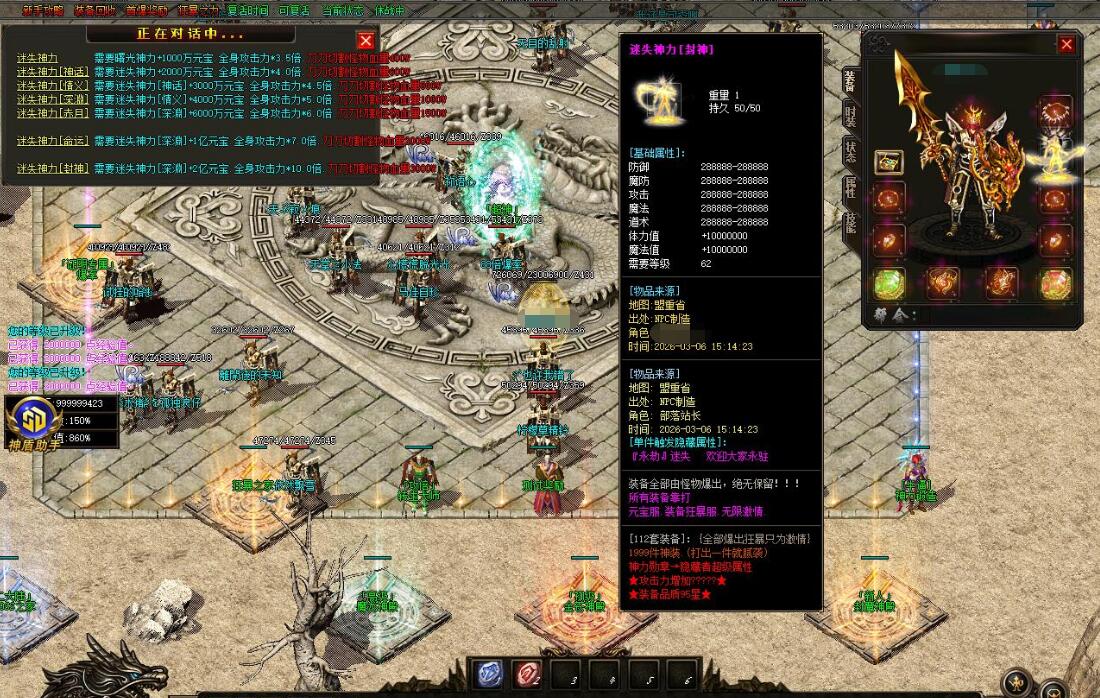
Task: Activate the blue swirl skill in hotbar
Action: pyautogui.click(x=489, y=675)
